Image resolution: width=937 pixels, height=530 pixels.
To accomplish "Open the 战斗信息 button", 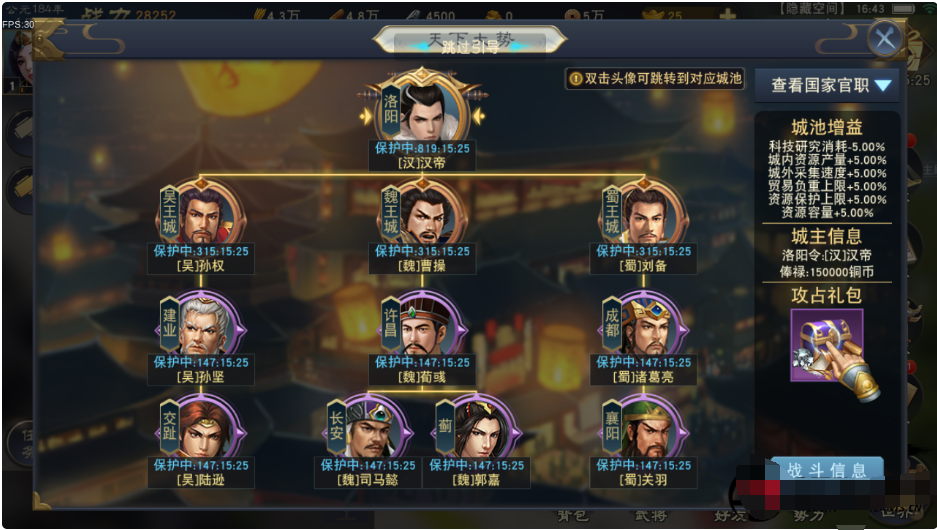I will (828, 470).
